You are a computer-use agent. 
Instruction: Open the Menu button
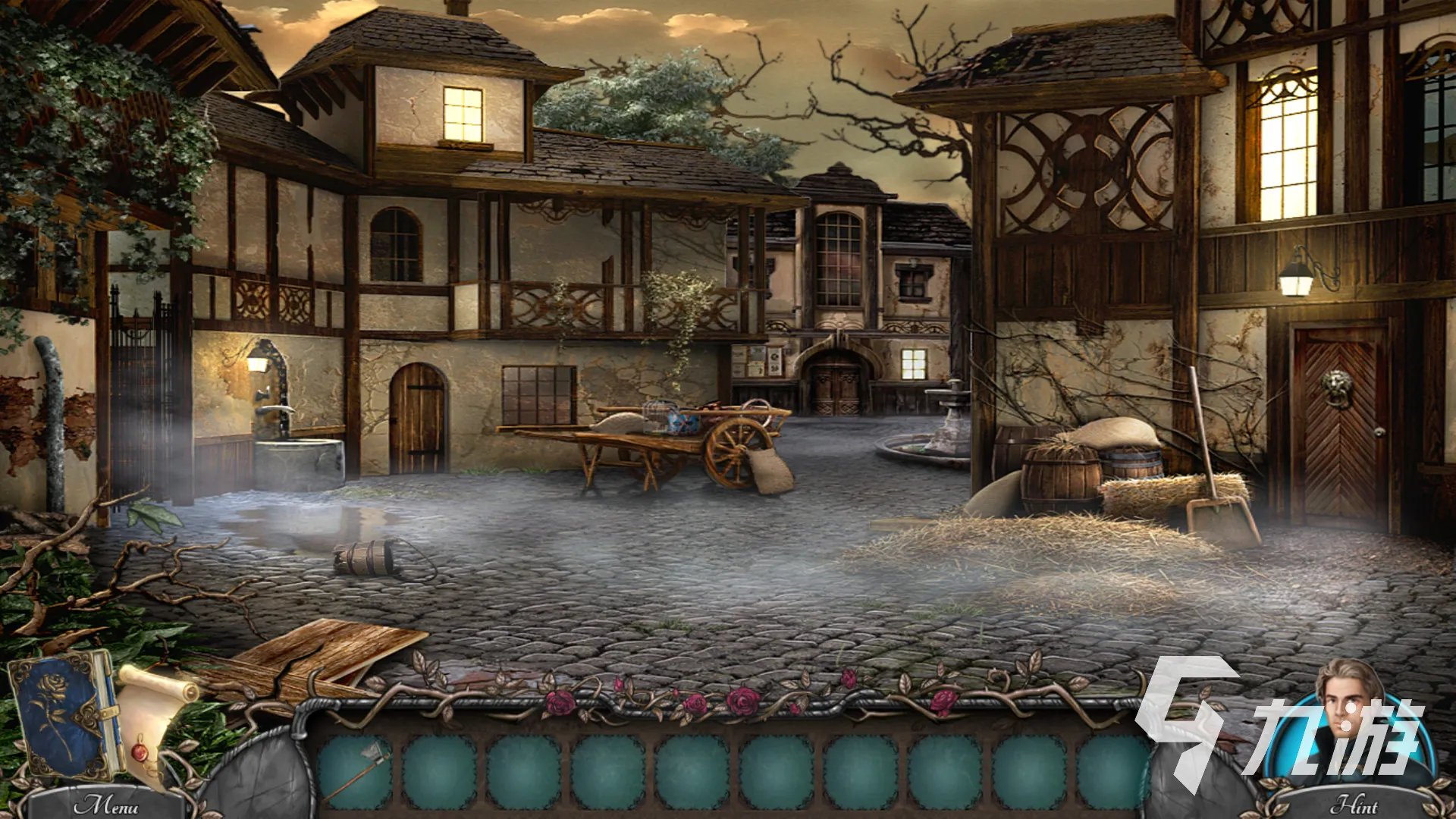(105, 804)
